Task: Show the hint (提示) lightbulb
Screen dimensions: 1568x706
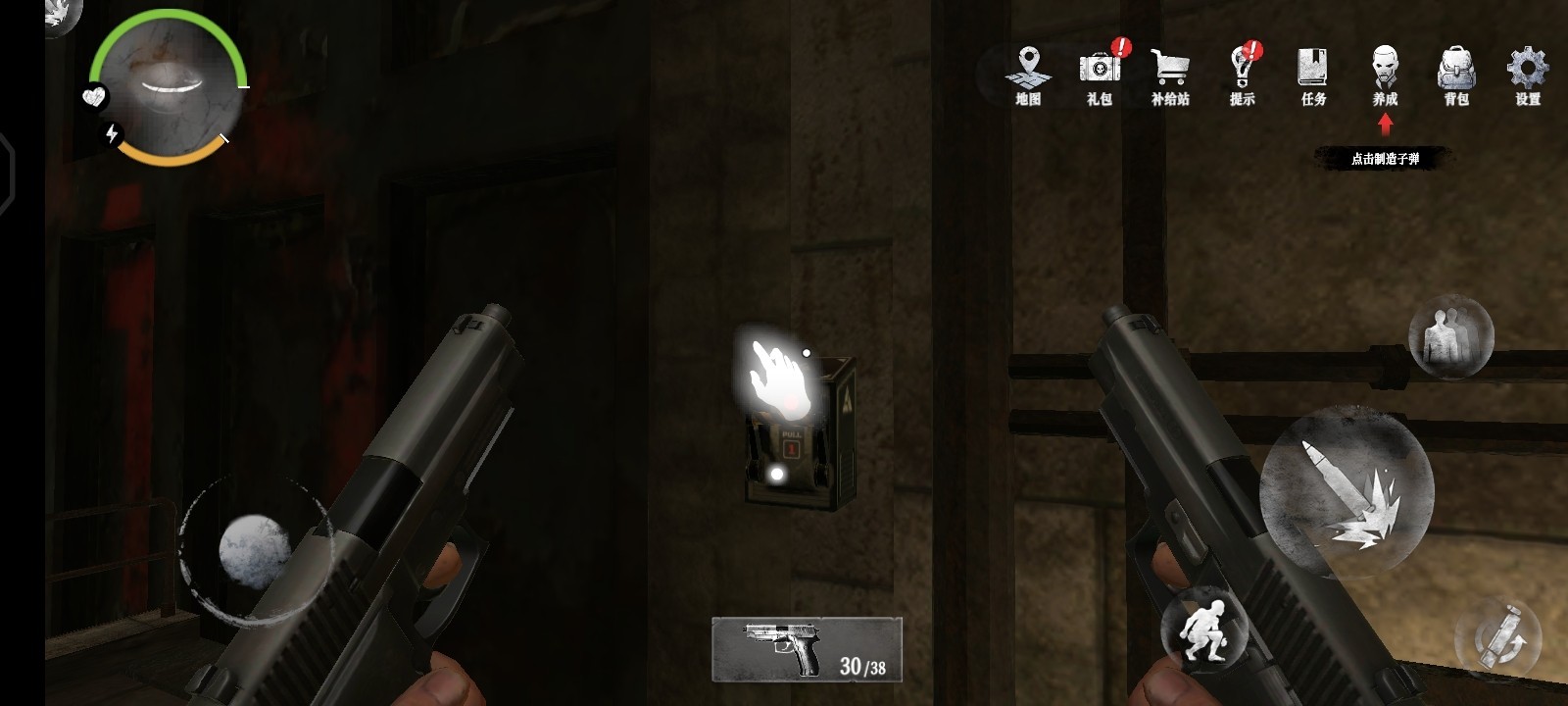Action: (1242, 75)
